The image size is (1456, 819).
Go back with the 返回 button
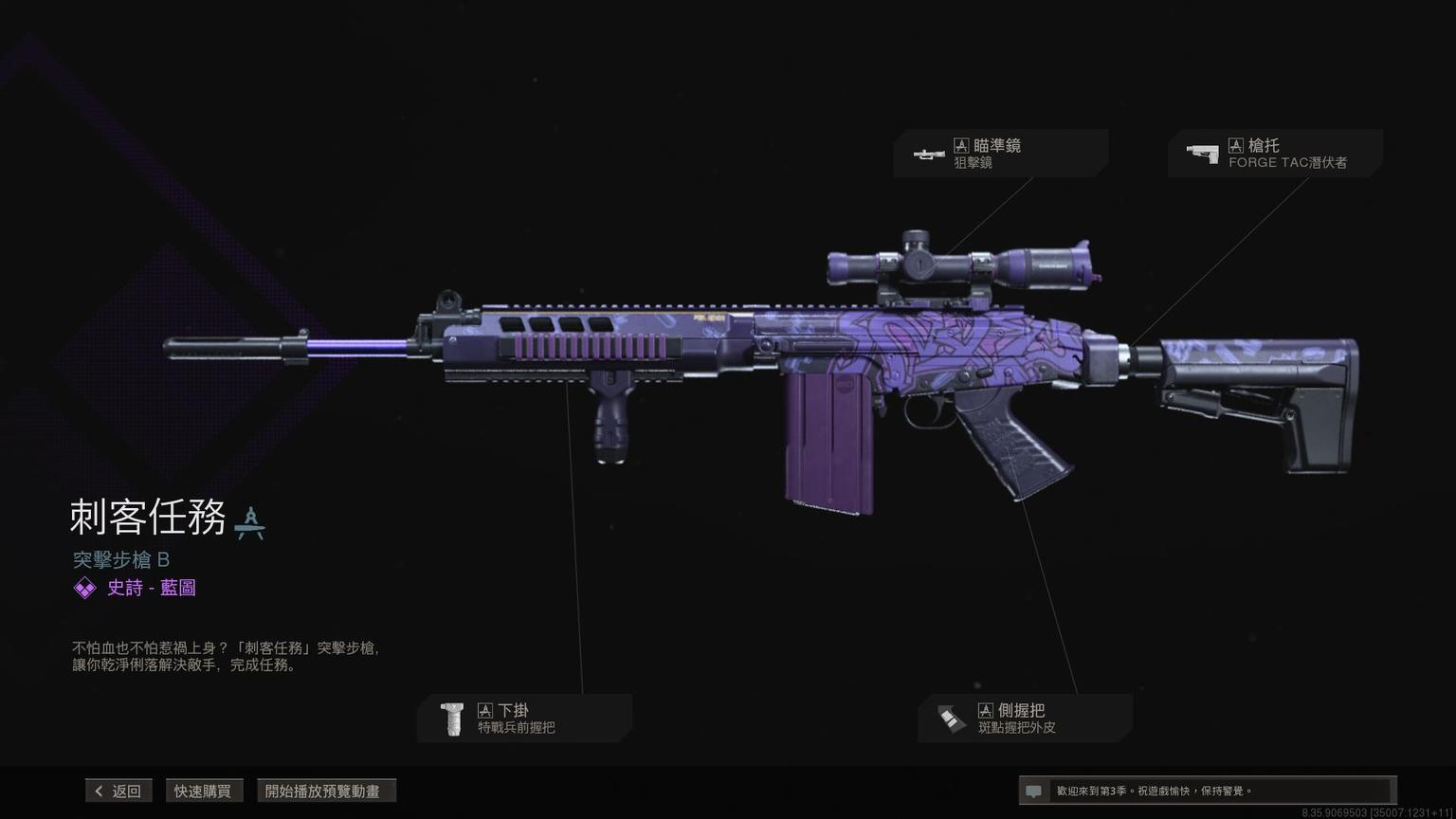click(x=118, y=791)
